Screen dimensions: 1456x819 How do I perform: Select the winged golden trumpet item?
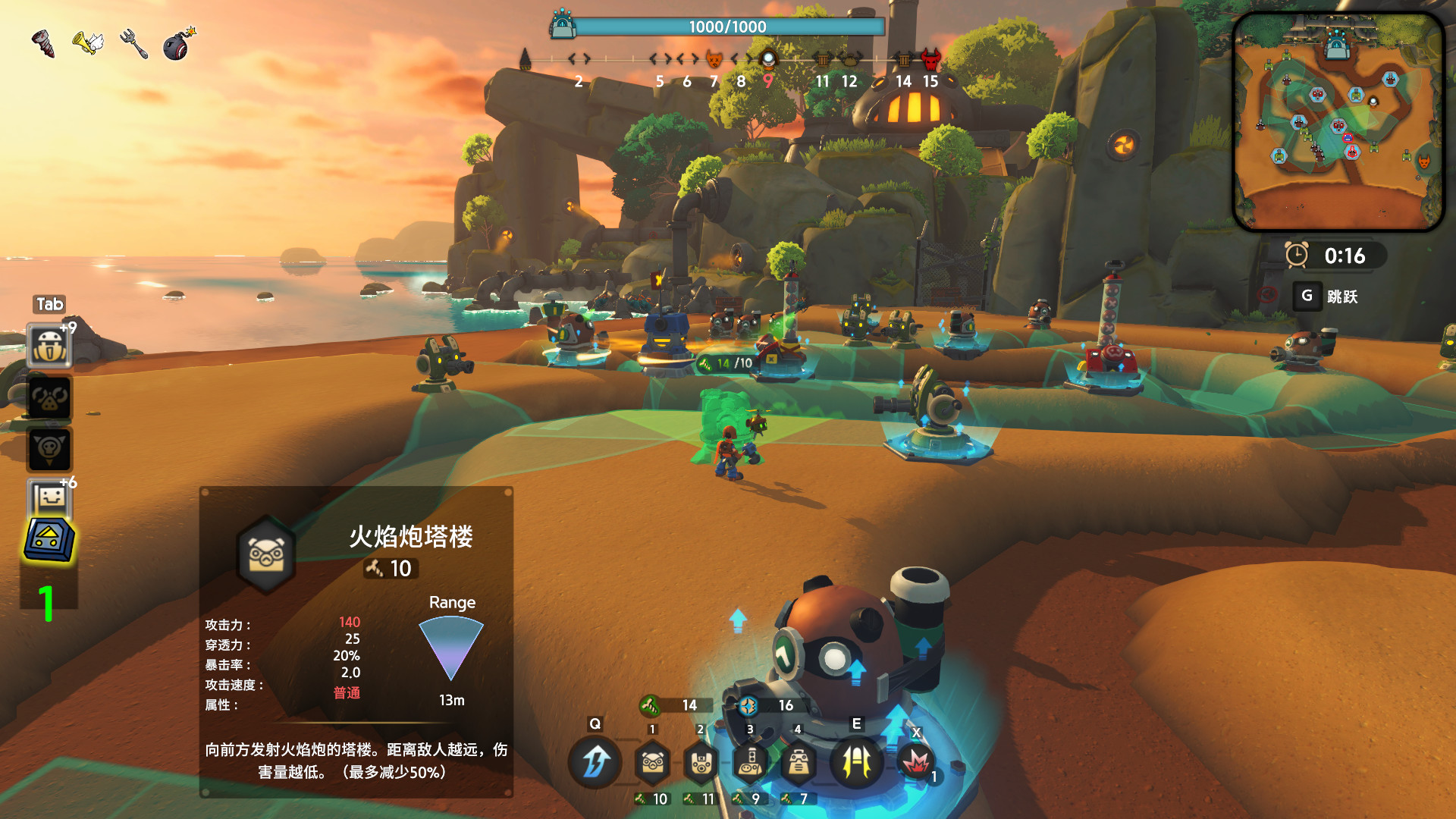[x=87, y=42]
